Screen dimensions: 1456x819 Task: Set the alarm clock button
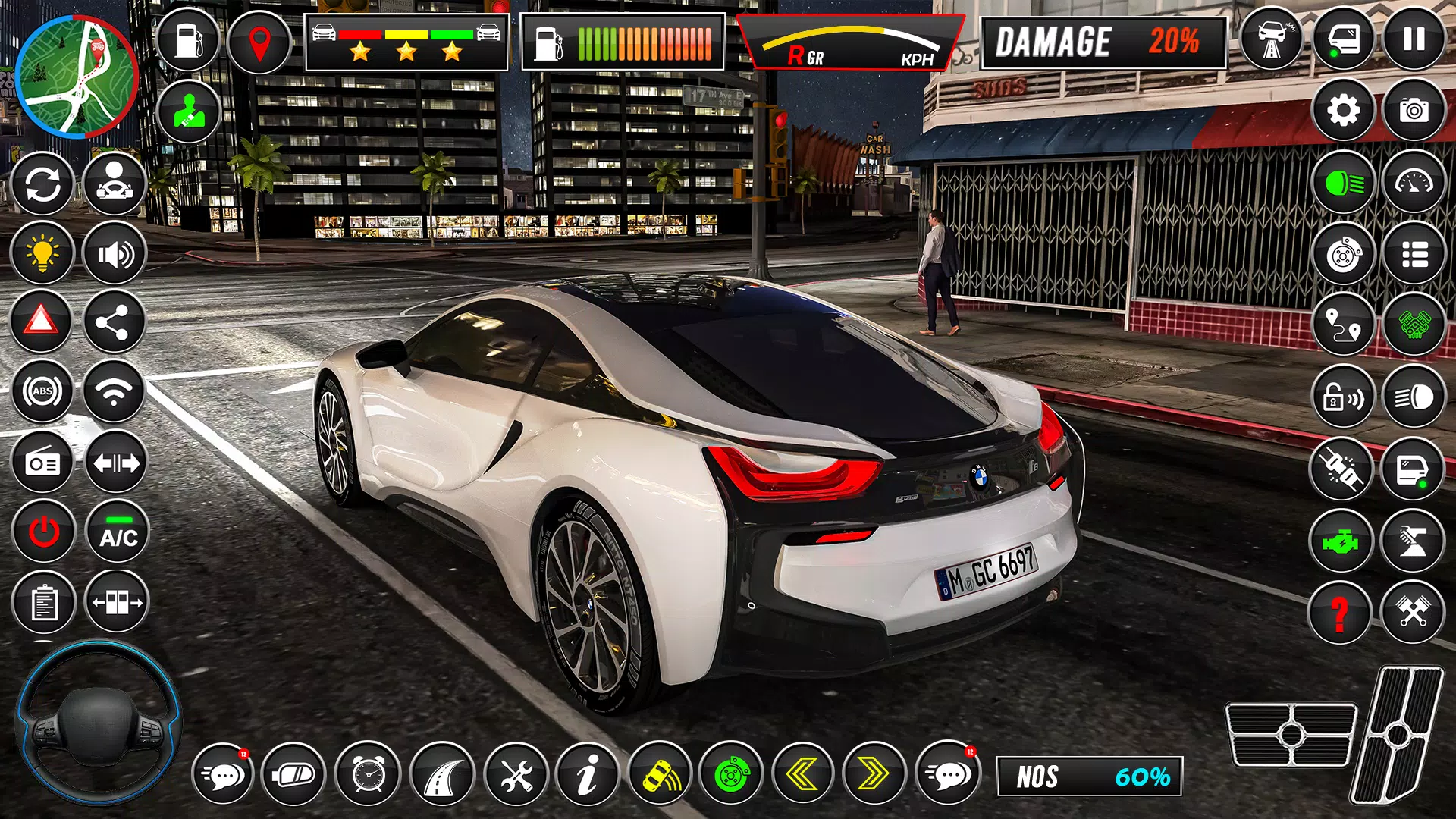(369, 774)
